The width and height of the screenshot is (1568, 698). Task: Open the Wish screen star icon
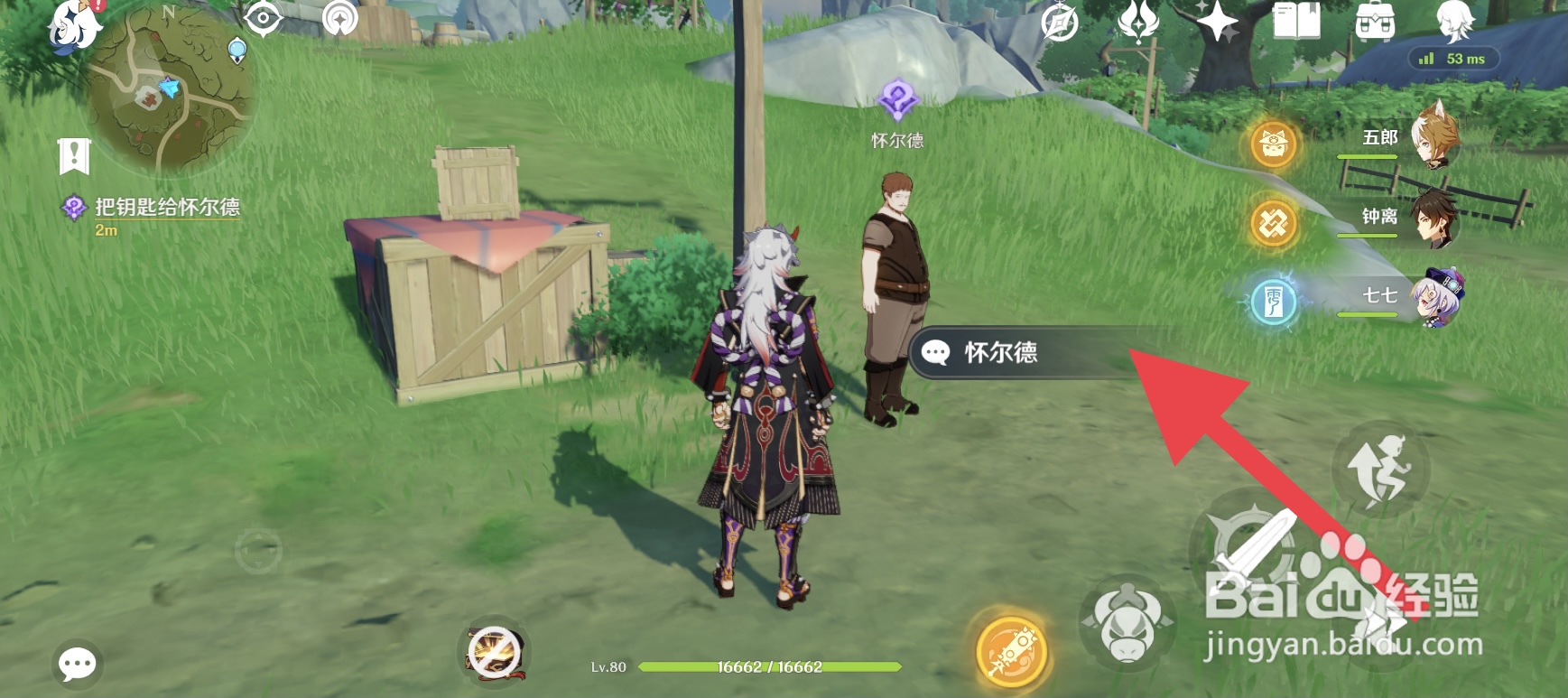1217,22
